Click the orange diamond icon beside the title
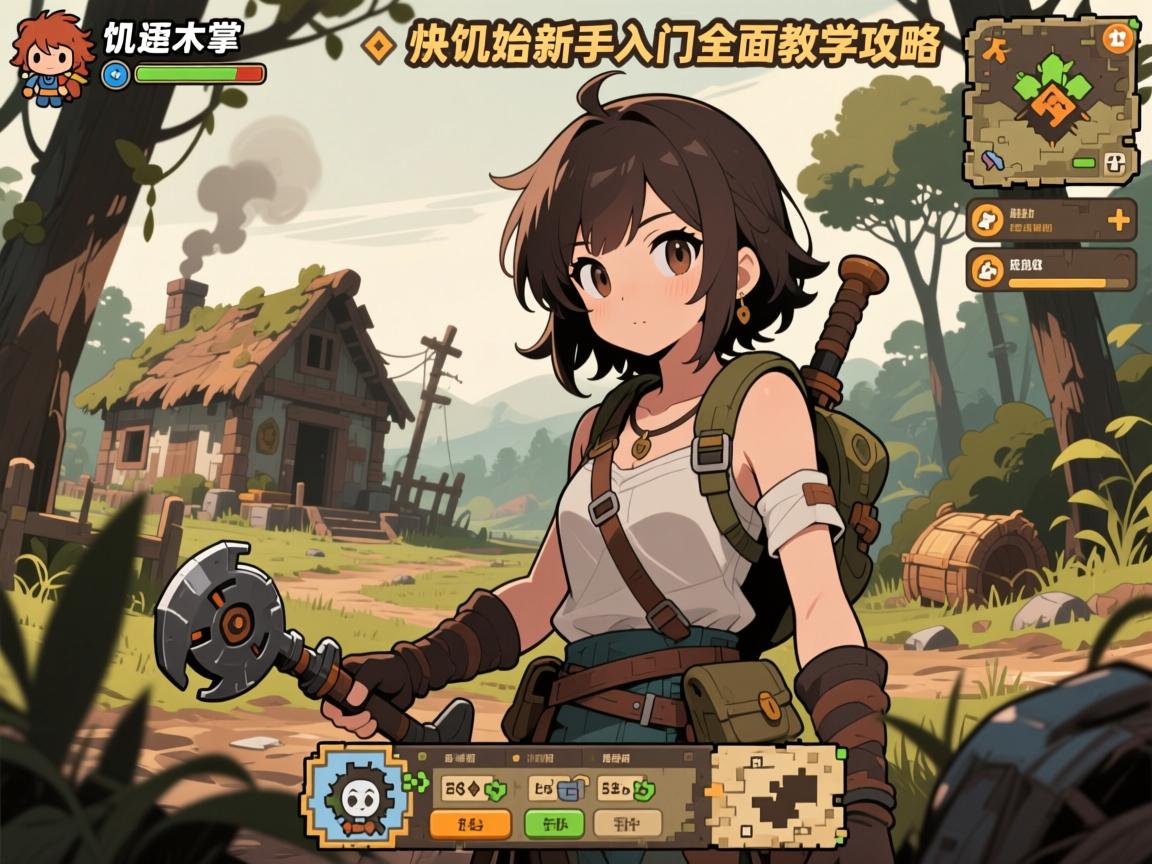The width and height of the screenshot is (1152, 864). click(379, 44)
